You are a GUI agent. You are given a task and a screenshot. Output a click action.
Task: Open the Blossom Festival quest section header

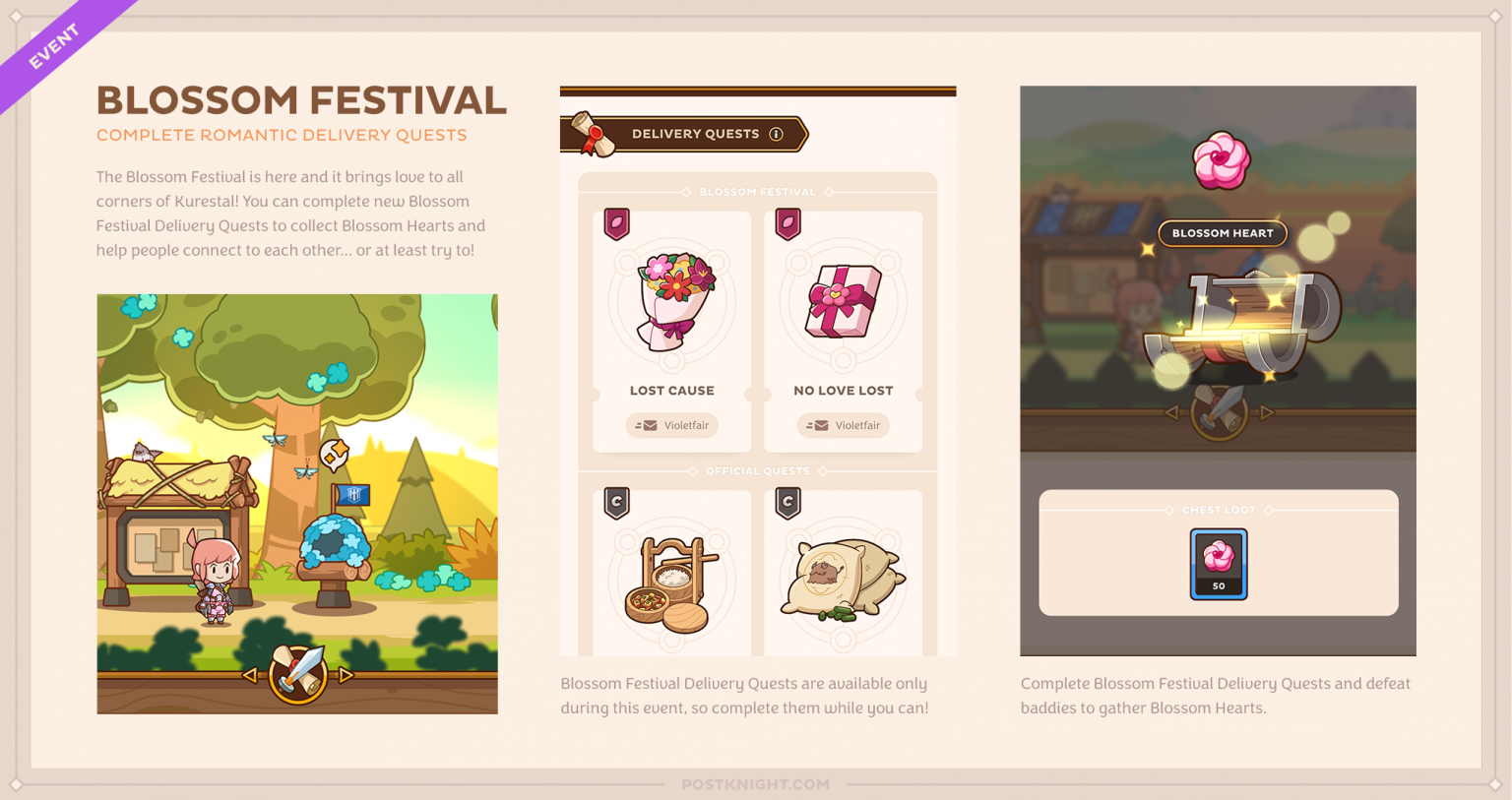(x=757, y=192)
